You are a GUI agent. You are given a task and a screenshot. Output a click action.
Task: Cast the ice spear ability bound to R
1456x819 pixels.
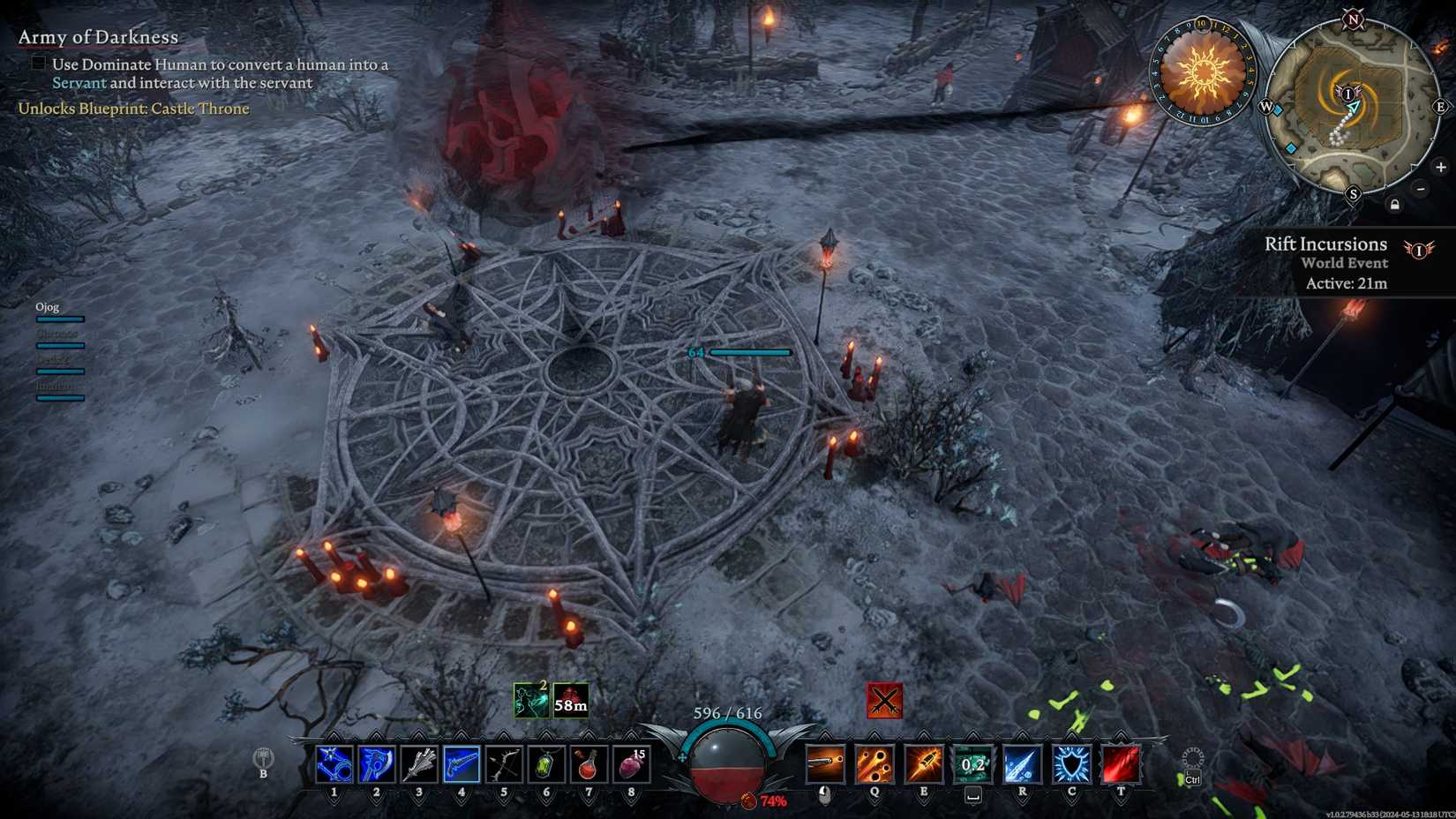pyautogui.click(x=1020, y=764)
